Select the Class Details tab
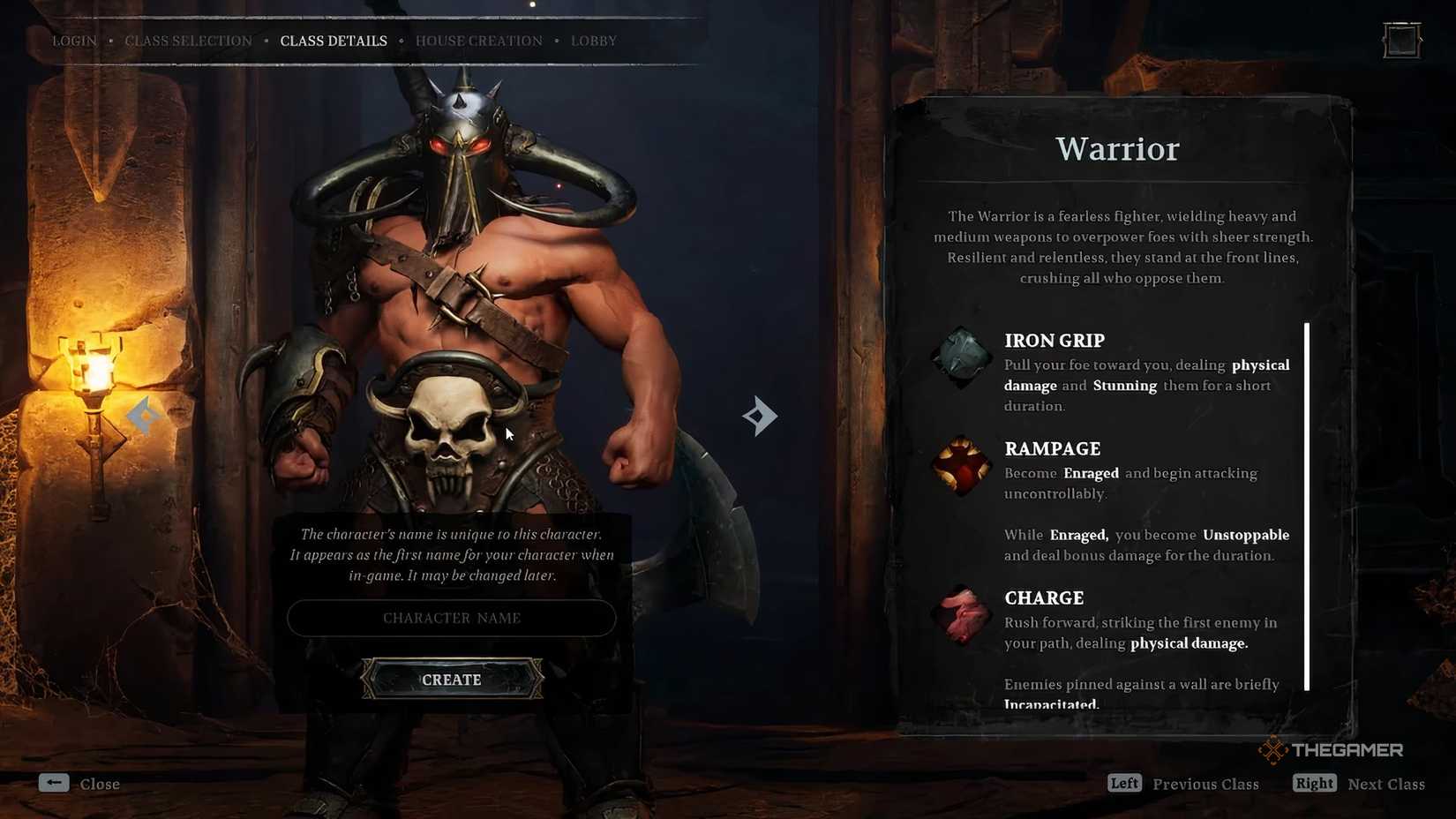The height and width of the screenshot is (819, 1456). [x=334, y=40]
